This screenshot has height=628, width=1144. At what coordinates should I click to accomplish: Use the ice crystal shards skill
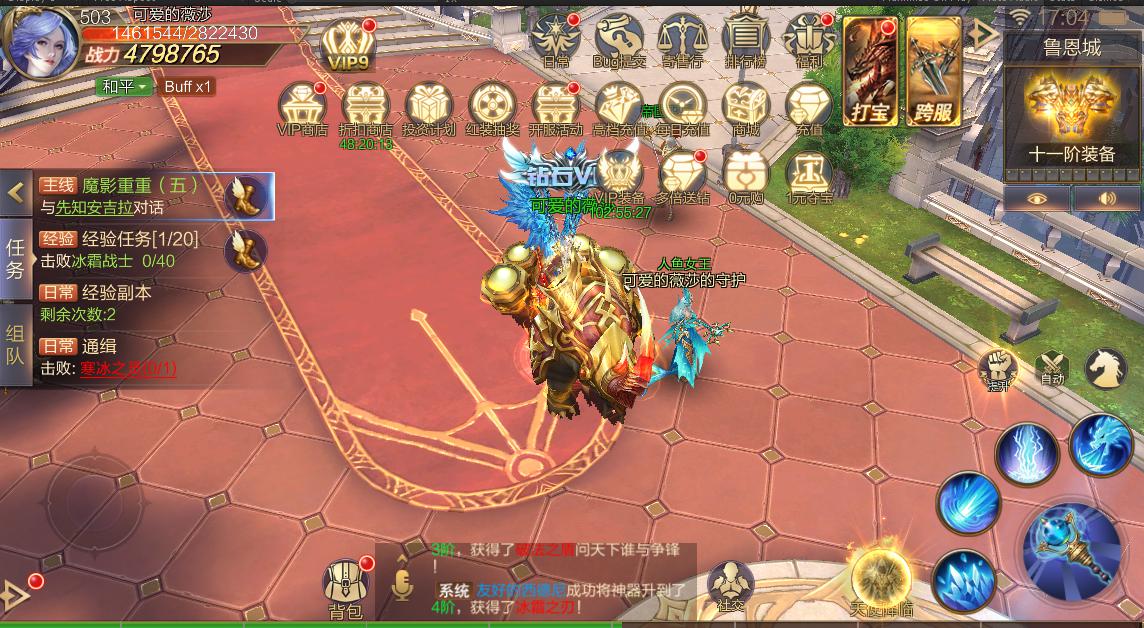coord(963,580)
